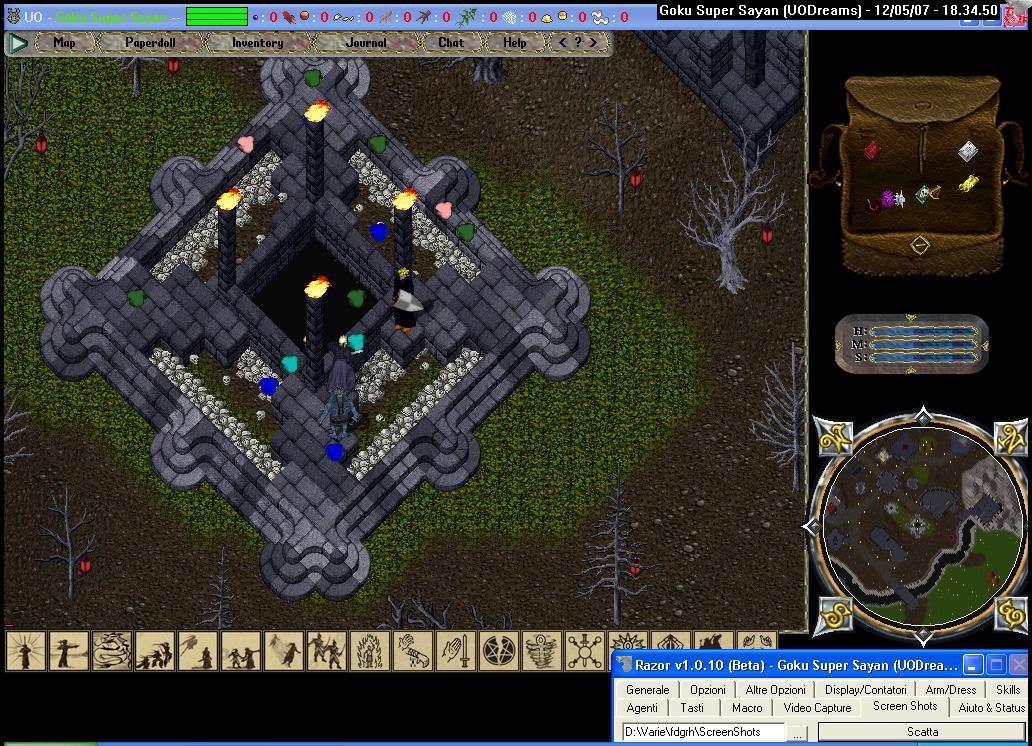Switch to the Macro tab in Razor
The image size is (1032, 746).
(x=747, y=707)
